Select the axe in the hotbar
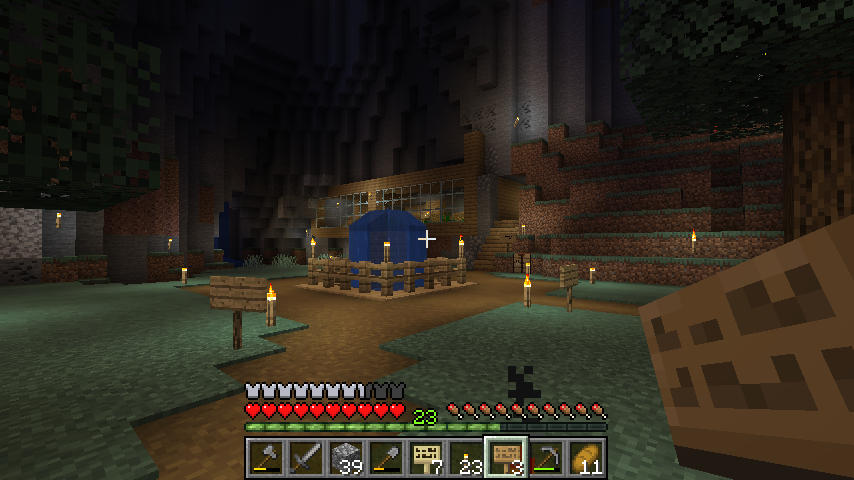This screenshot has height=480, width=854. 265,458
